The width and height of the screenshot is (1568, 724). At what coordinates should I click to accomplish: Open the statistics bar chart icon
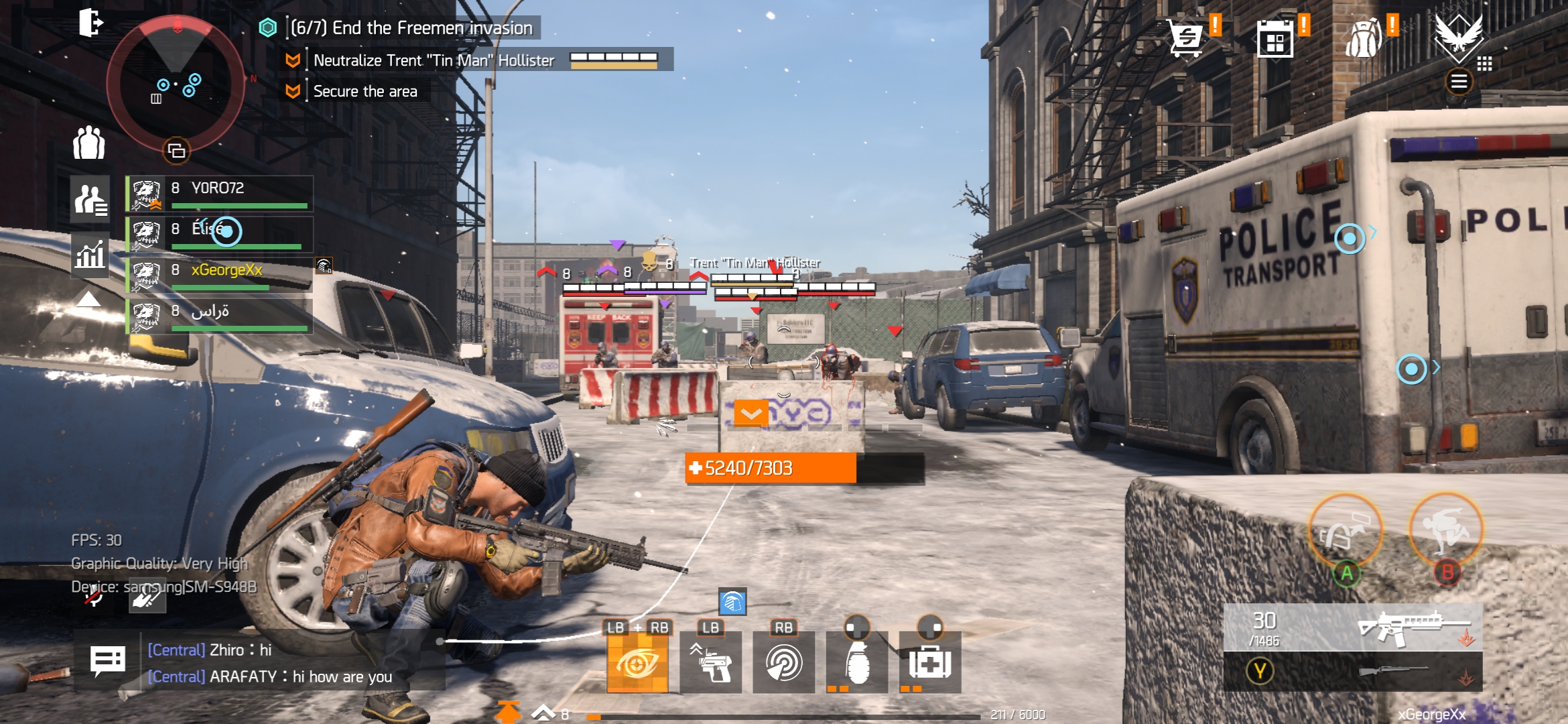90,255
